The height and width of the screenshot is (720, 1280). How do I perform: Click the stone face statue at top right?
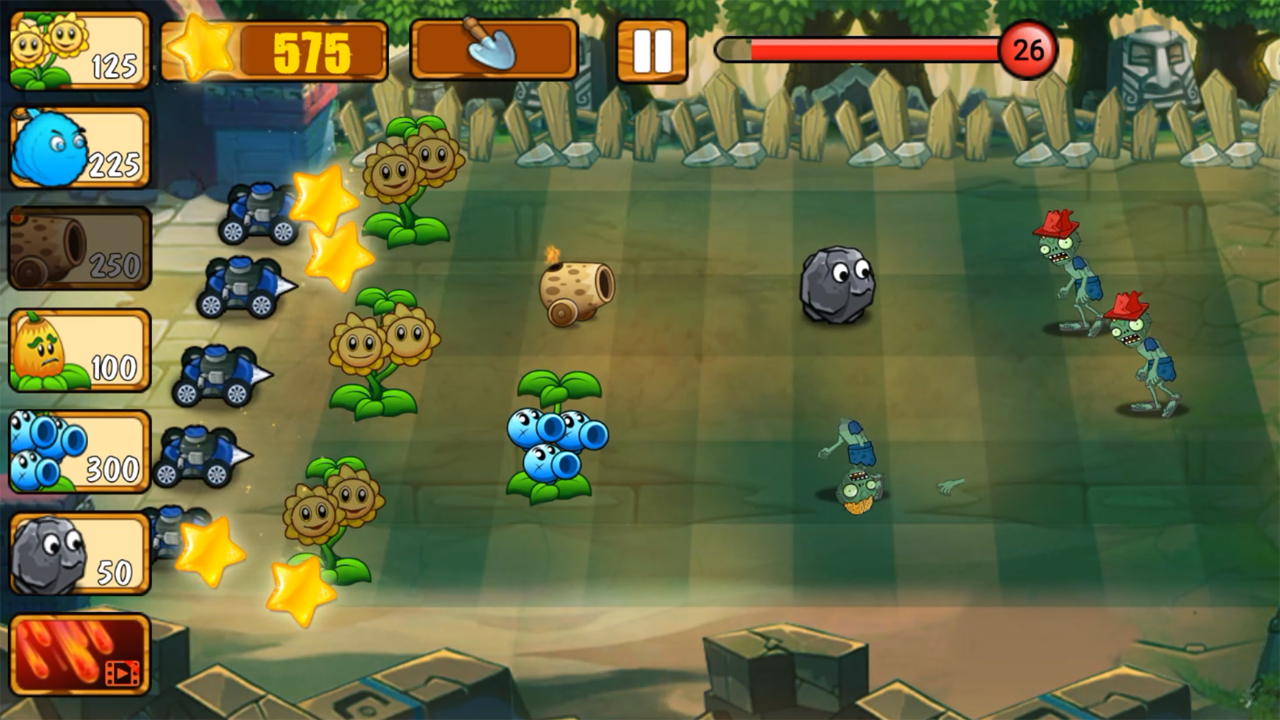(1155, 65)
